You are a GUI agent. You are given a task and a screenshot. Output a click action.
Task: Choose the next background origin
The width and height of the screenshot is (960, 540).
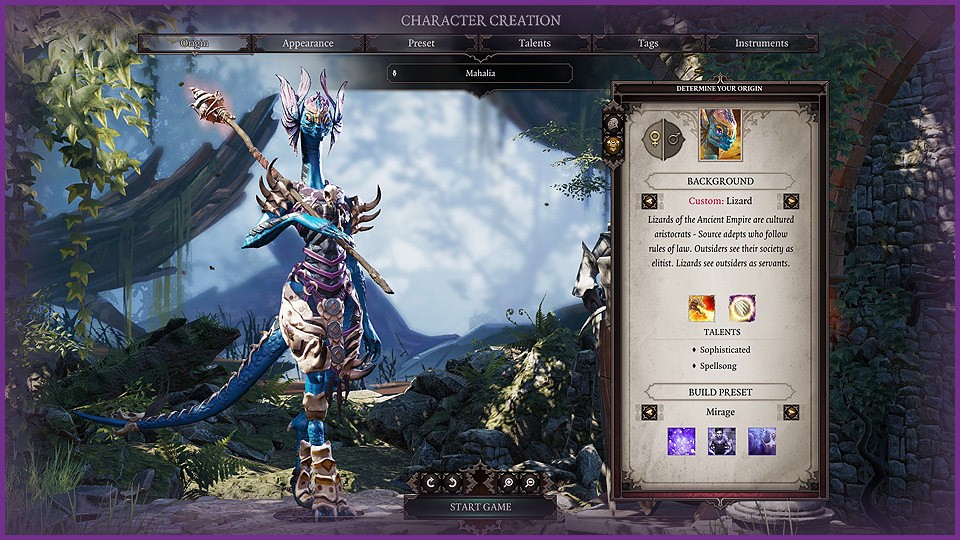click(791, 201)
